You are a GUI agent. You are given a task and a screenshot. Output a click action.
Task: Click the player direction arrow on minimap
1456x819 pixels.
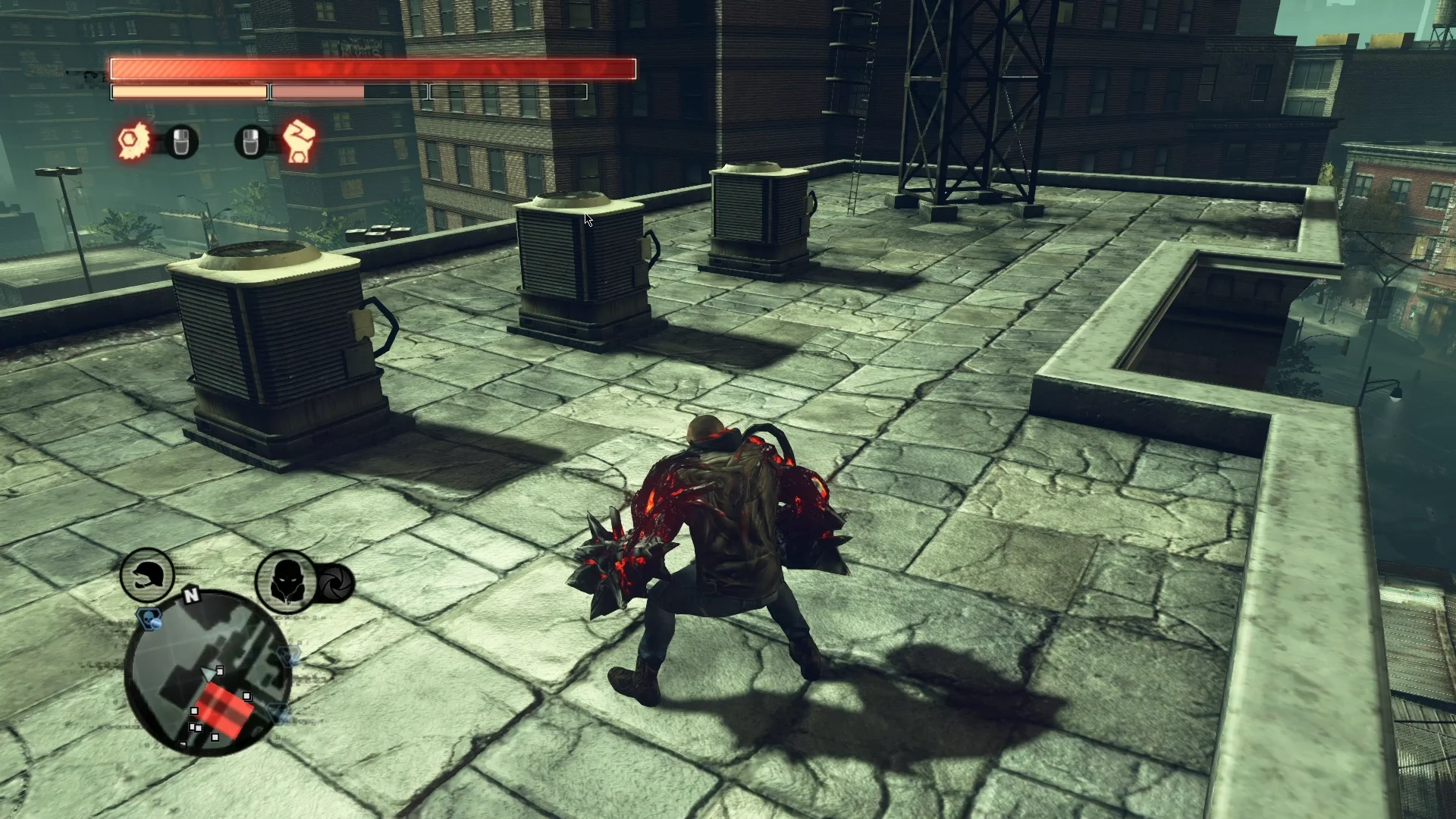pyautogui.click(x=208, y=673)
